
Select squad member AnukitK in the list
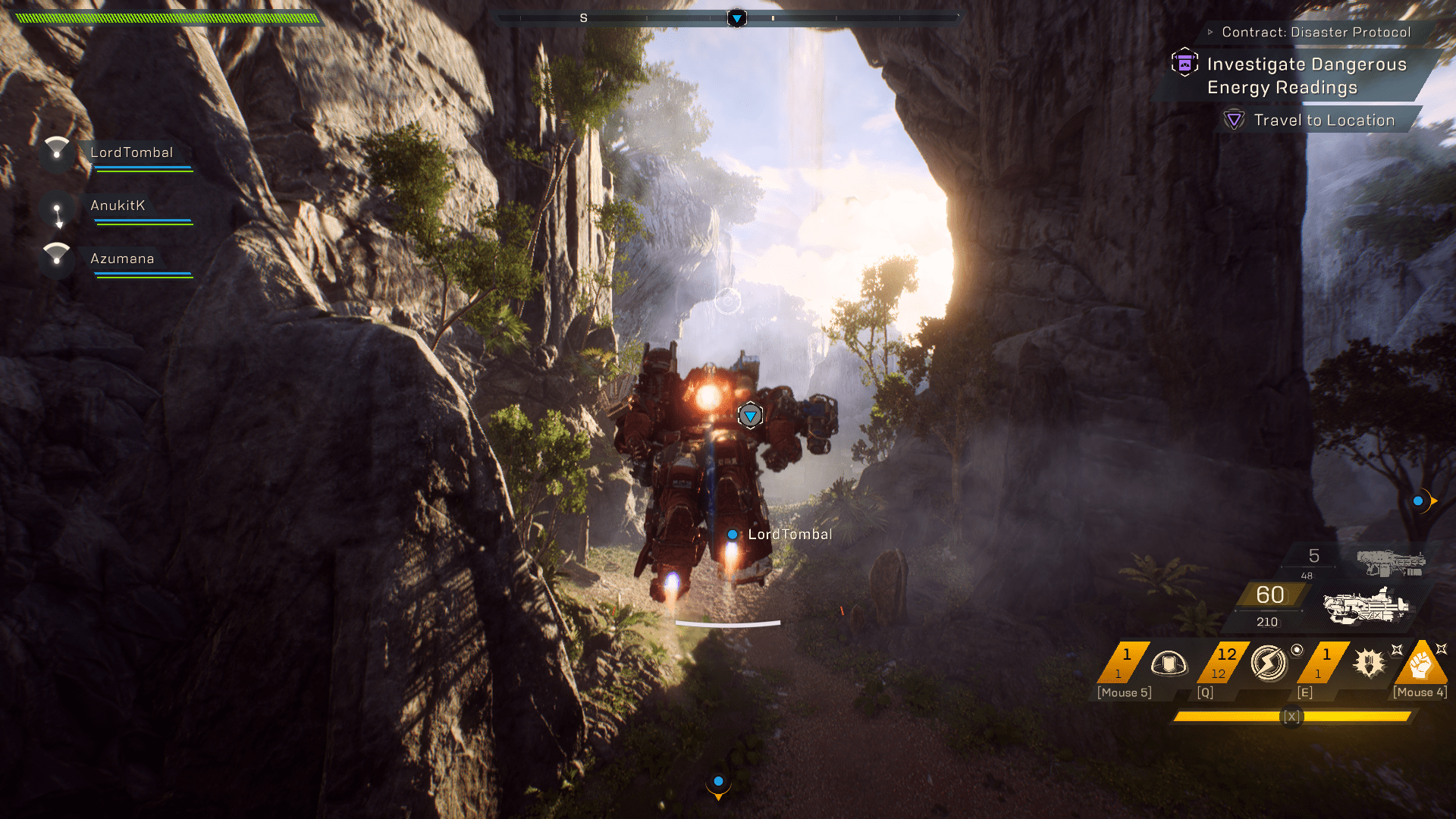pyautogui.click(x=118, y=206)
